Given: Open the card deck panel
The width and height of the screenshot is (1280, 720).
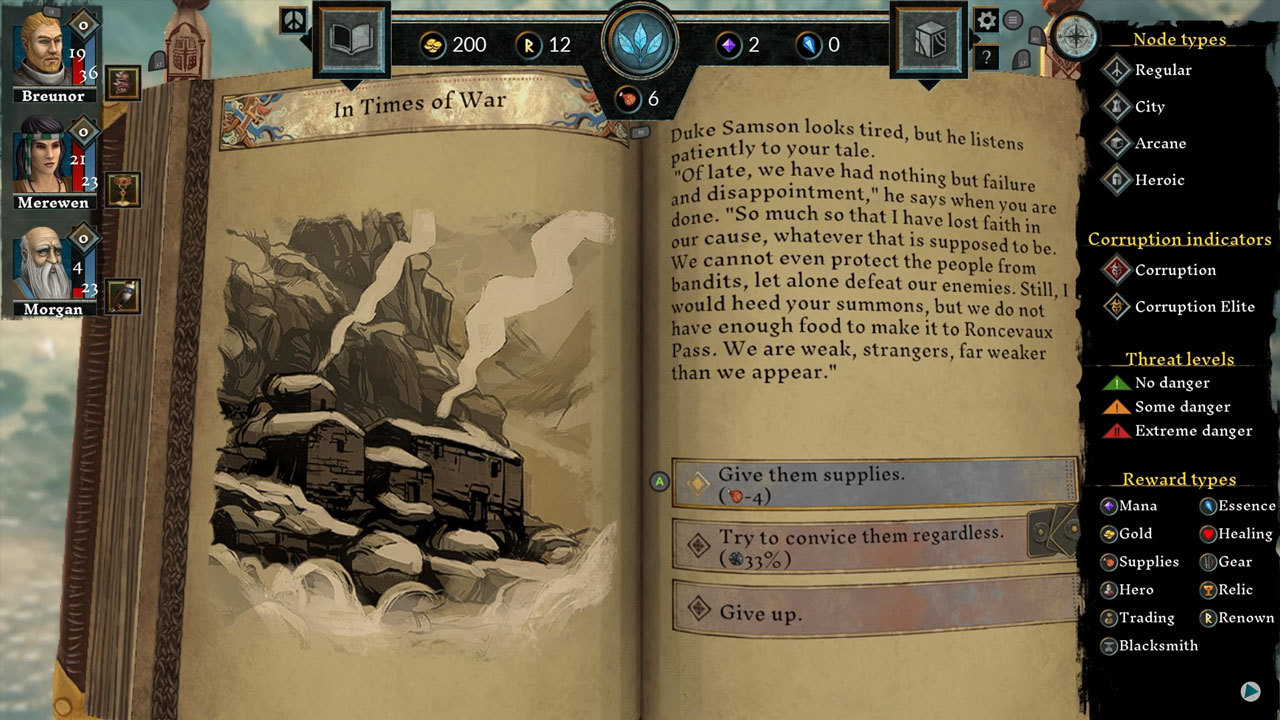Looking at the screenshot, I should 929,41.
